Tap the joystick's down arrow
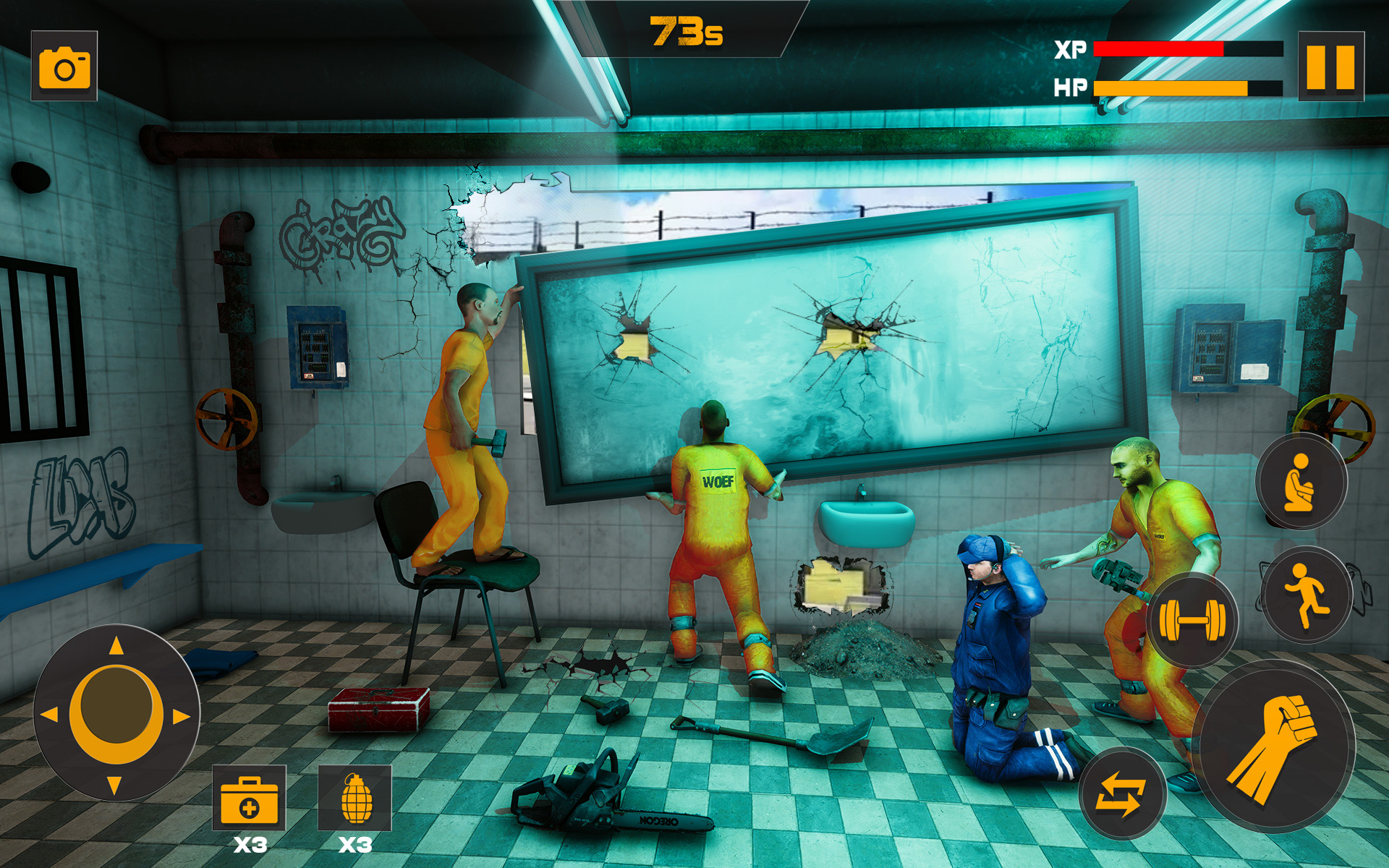 pyautogui.click(x=114, y=784)
